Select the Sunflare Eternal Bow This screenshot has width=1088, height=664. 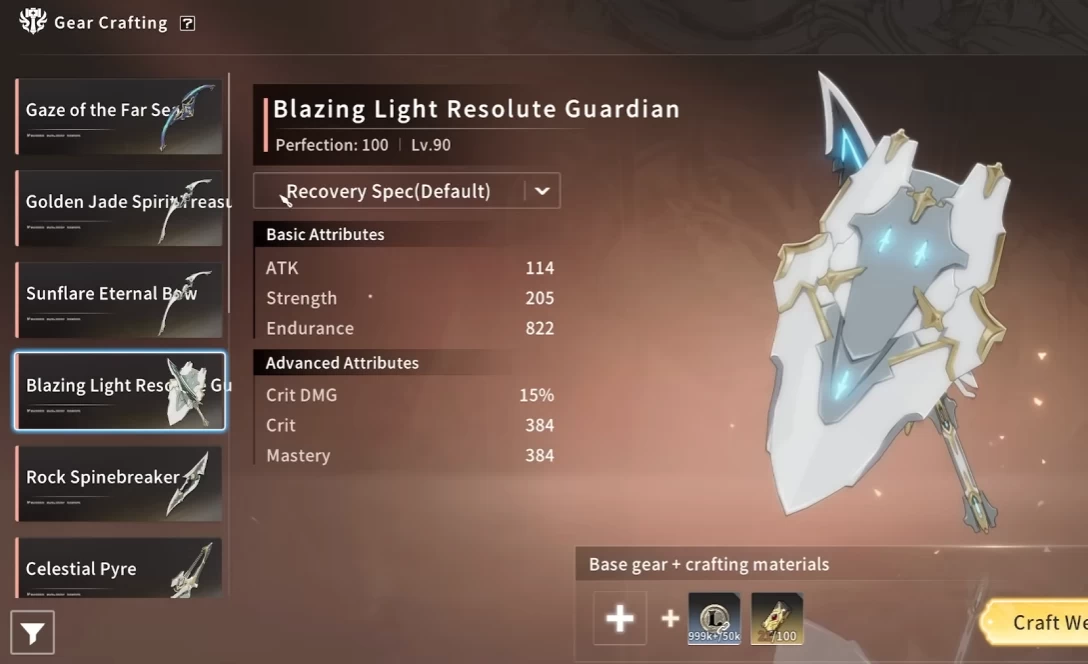point(119,300)
